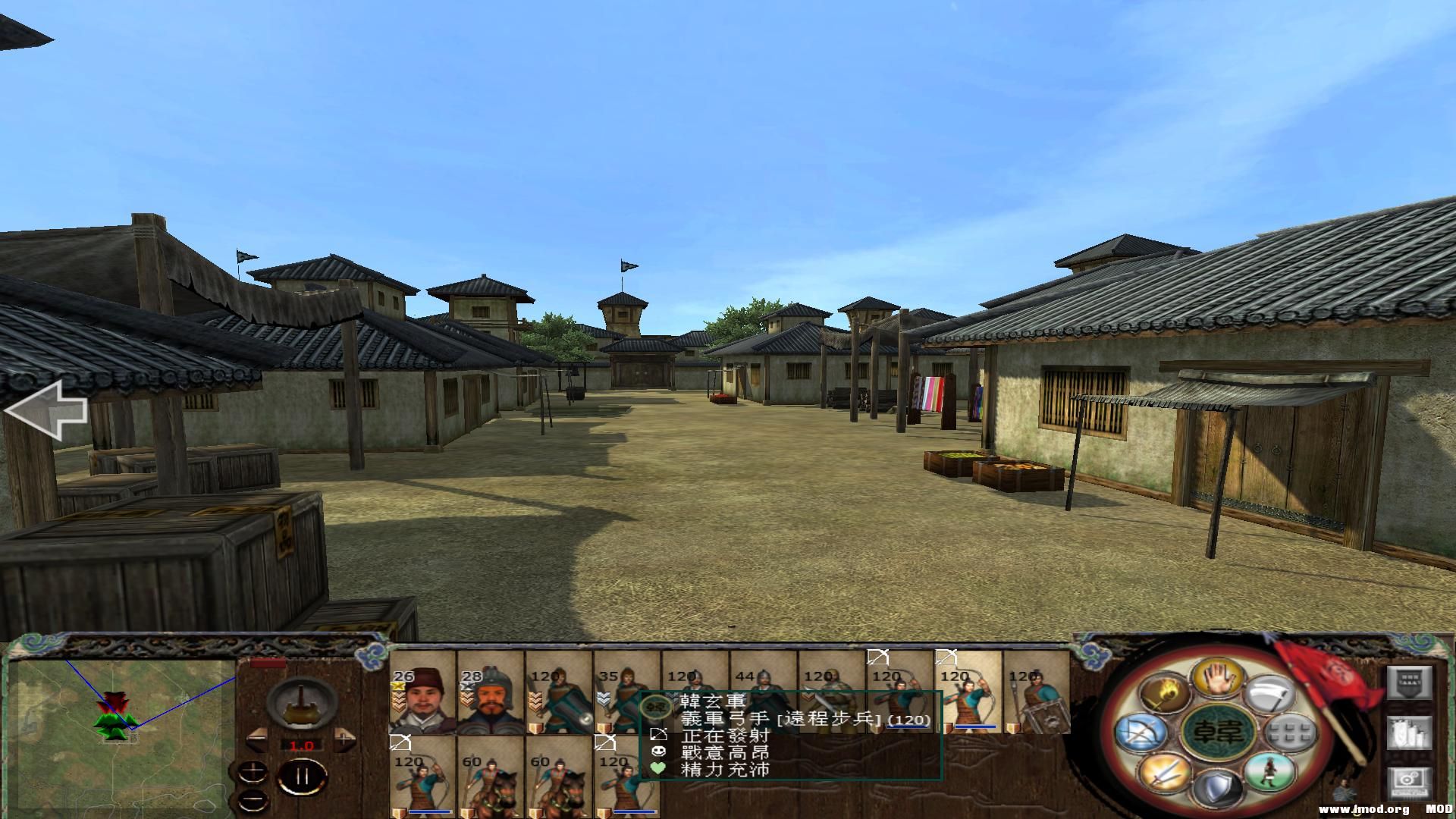Decrease game speed with the minus arrow
This screenshot has width=1456, height=819.
pos(257,738)
